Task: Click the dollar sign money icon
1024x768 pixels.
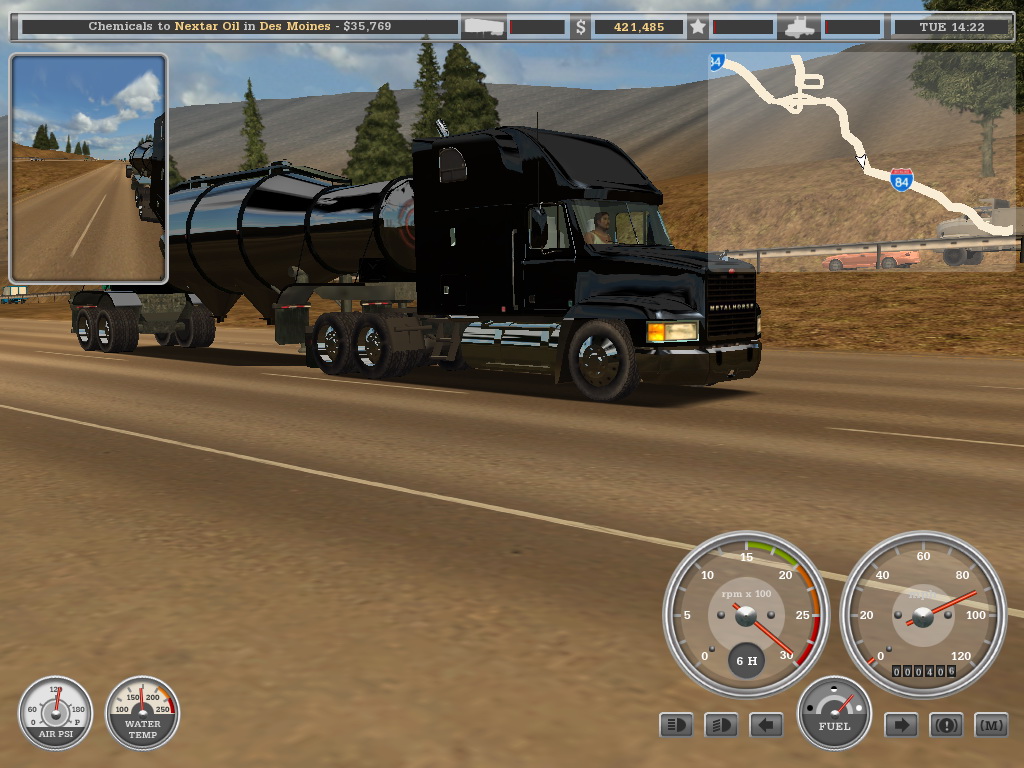Action: tap(580, 27)
